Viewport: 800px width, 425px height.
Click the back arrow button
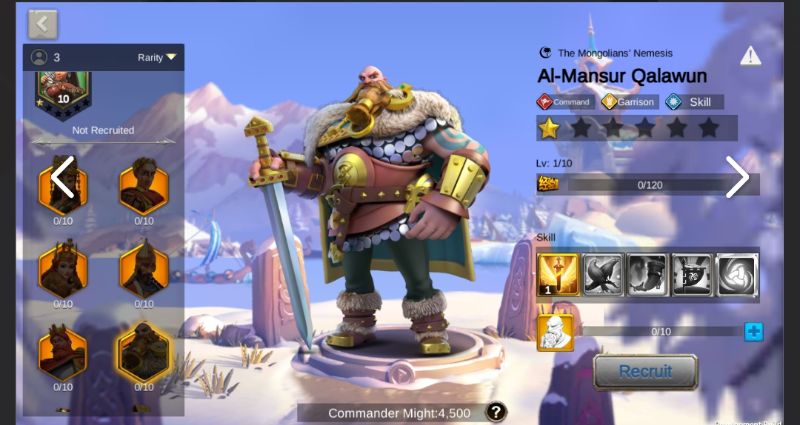tap(43, 23)
